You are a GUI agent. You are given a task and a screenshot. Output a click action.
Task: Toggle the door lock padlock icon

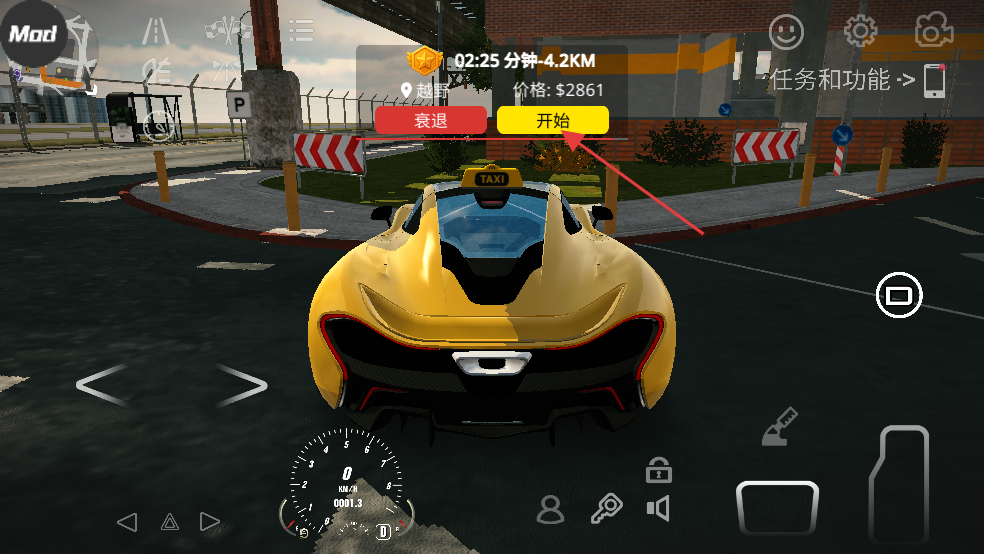tap(658, 467)
